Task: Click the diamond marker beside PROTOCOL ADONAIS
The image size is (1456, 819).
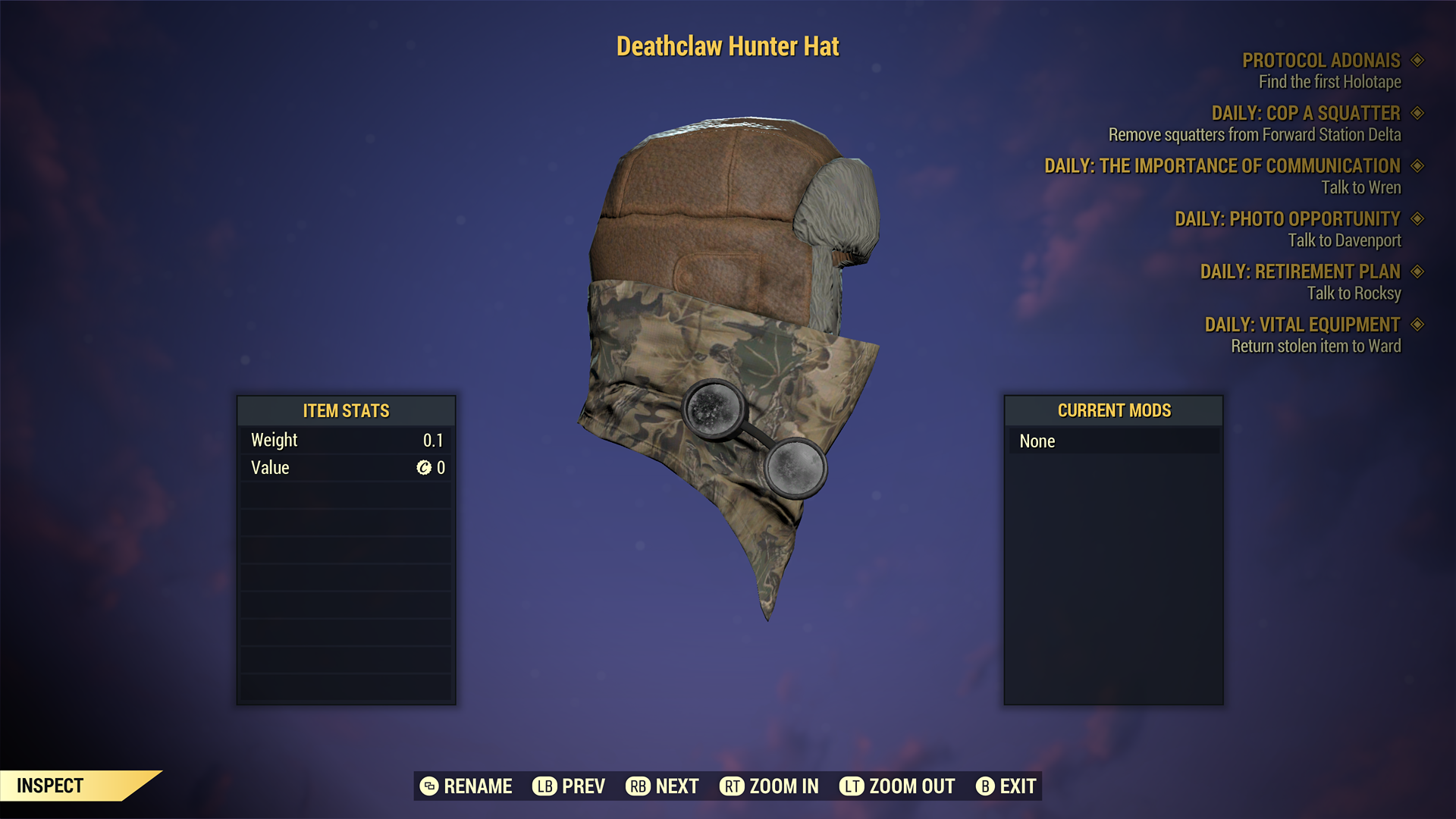Action: point(1418,61)
